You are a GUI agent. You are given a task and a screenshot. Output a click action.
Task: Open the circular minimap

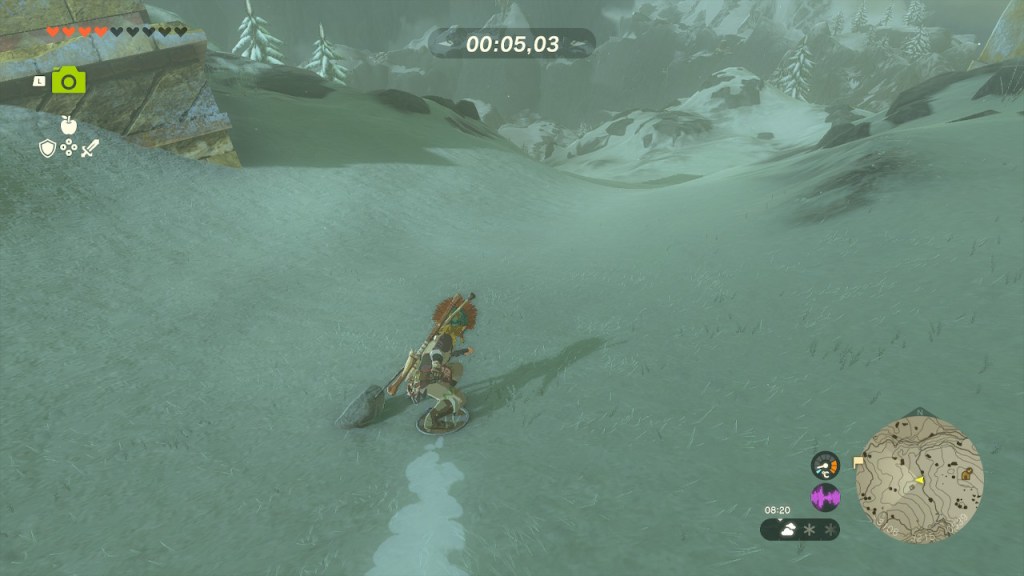[x=919, y=479]
